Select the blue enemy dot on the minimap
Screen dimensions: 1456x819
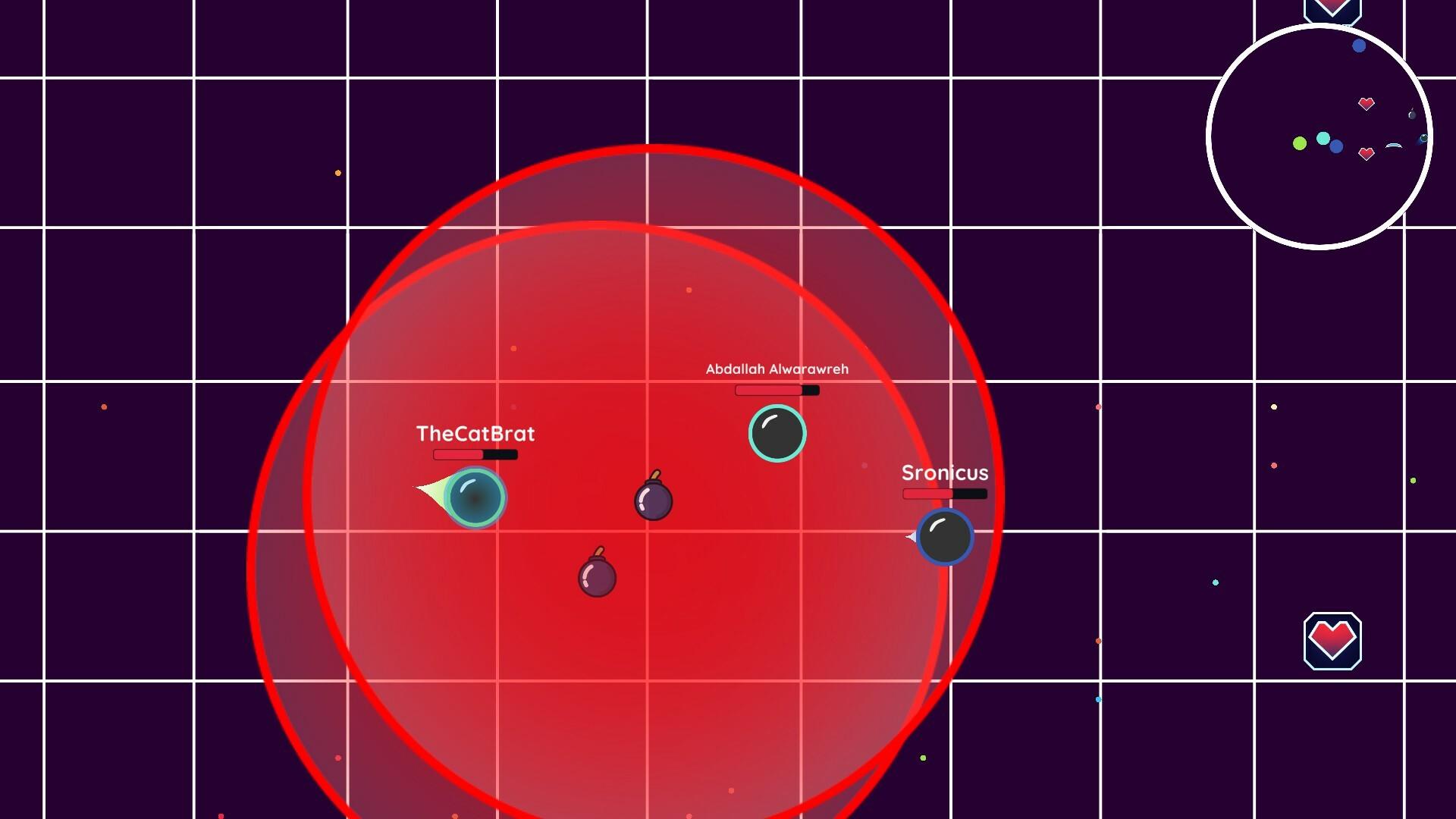(1359, 46)
